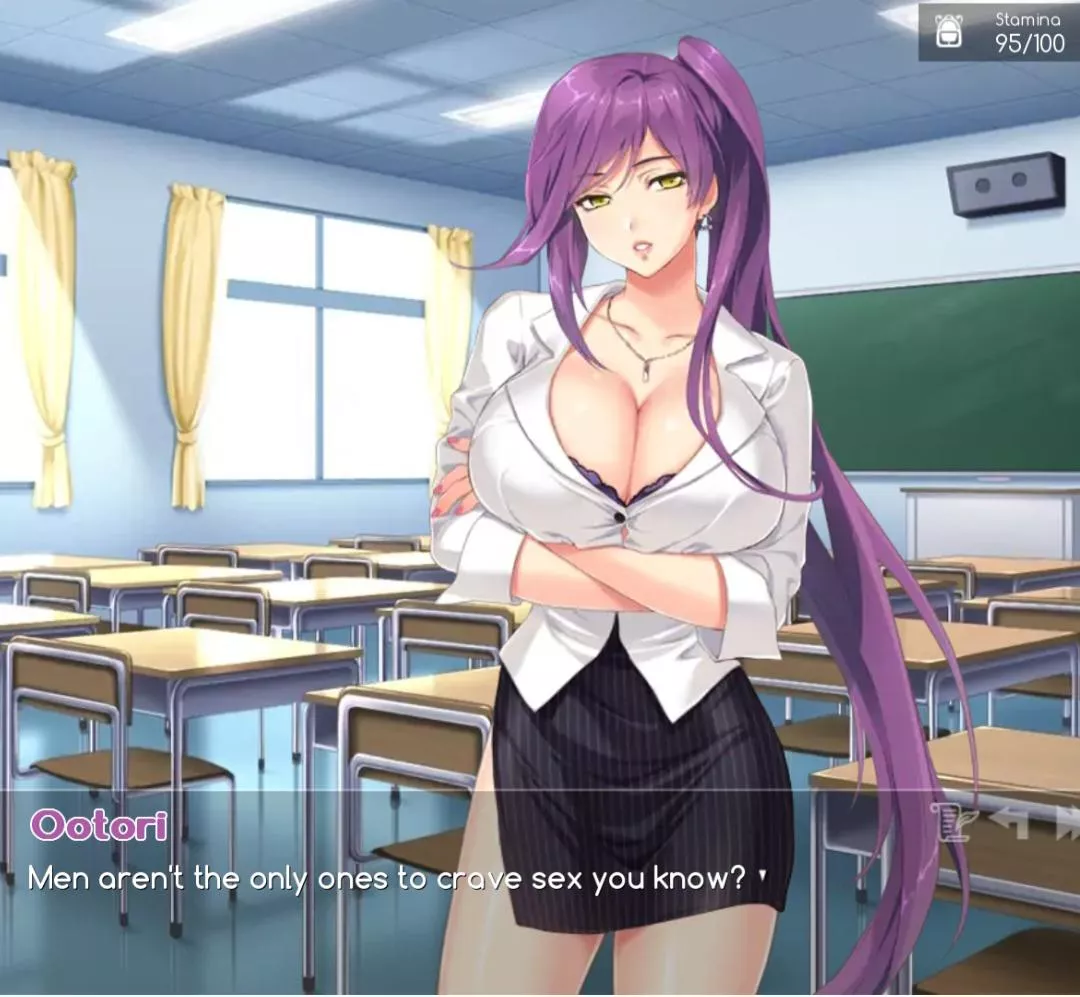Go back with the rewind arrow
Screen dimensions: 1080x997
coord(1009,822)
